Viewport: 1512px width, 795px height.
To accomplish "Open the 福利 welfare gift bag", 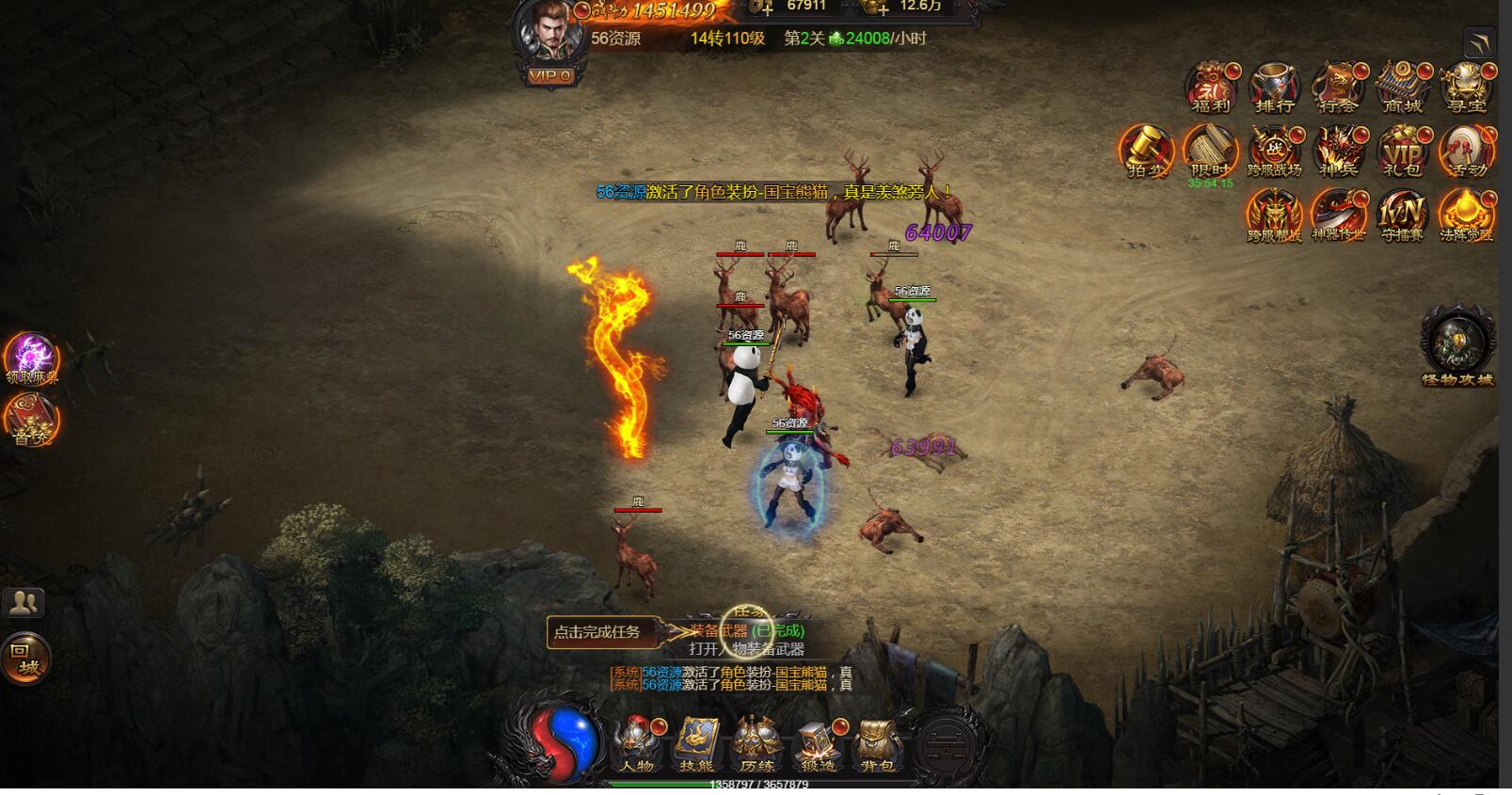I will 1211,87.
